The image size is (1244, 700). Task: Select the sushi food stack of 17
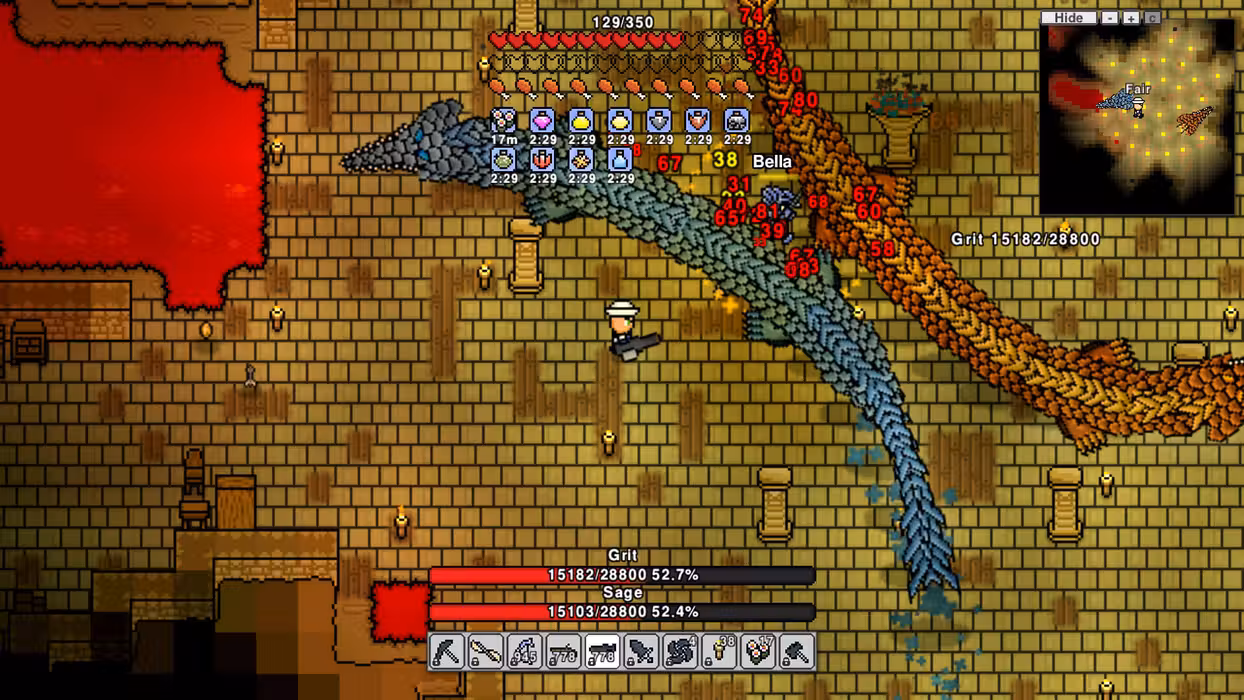pos(758,651)
